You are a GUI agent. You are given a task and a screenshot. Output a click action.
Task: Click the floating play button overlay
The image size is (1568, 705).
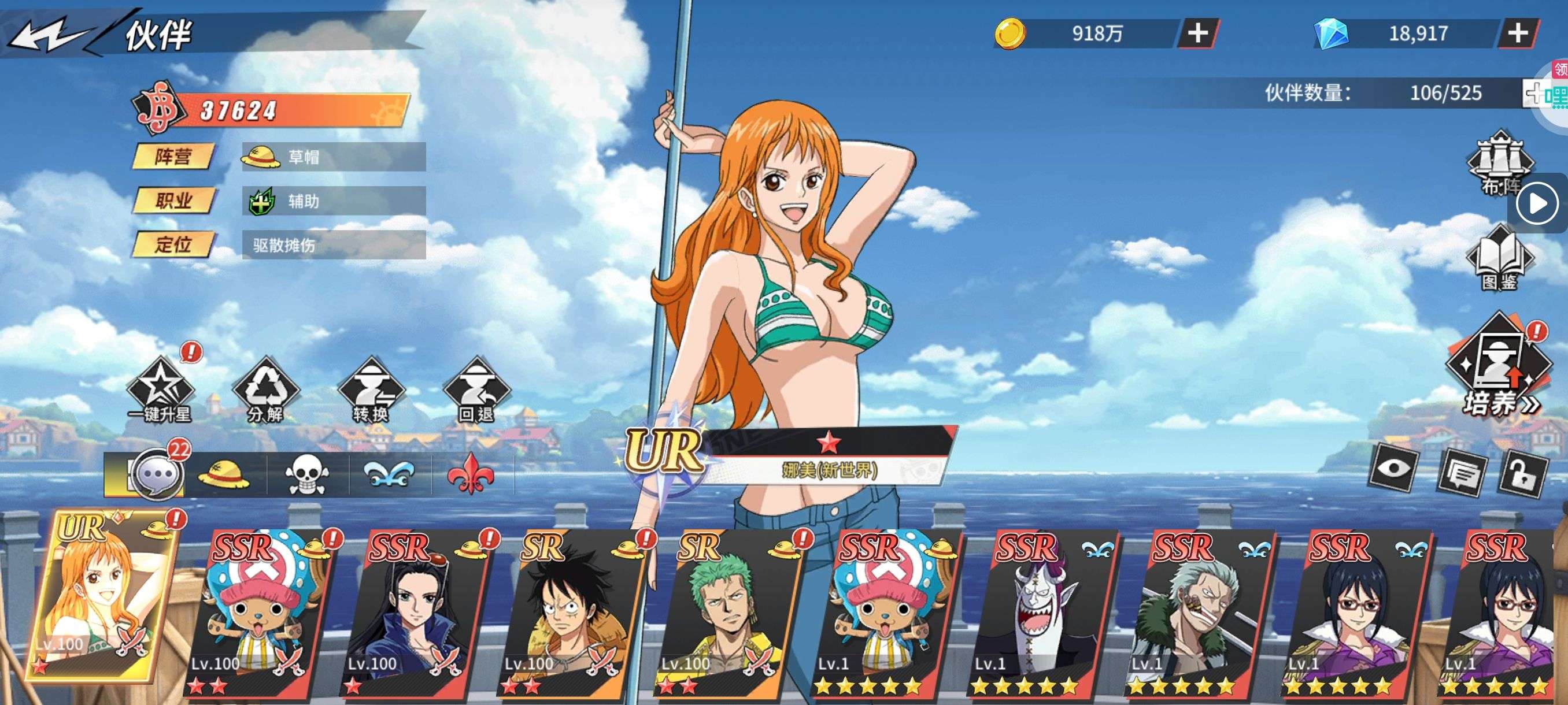(1537, 203)
